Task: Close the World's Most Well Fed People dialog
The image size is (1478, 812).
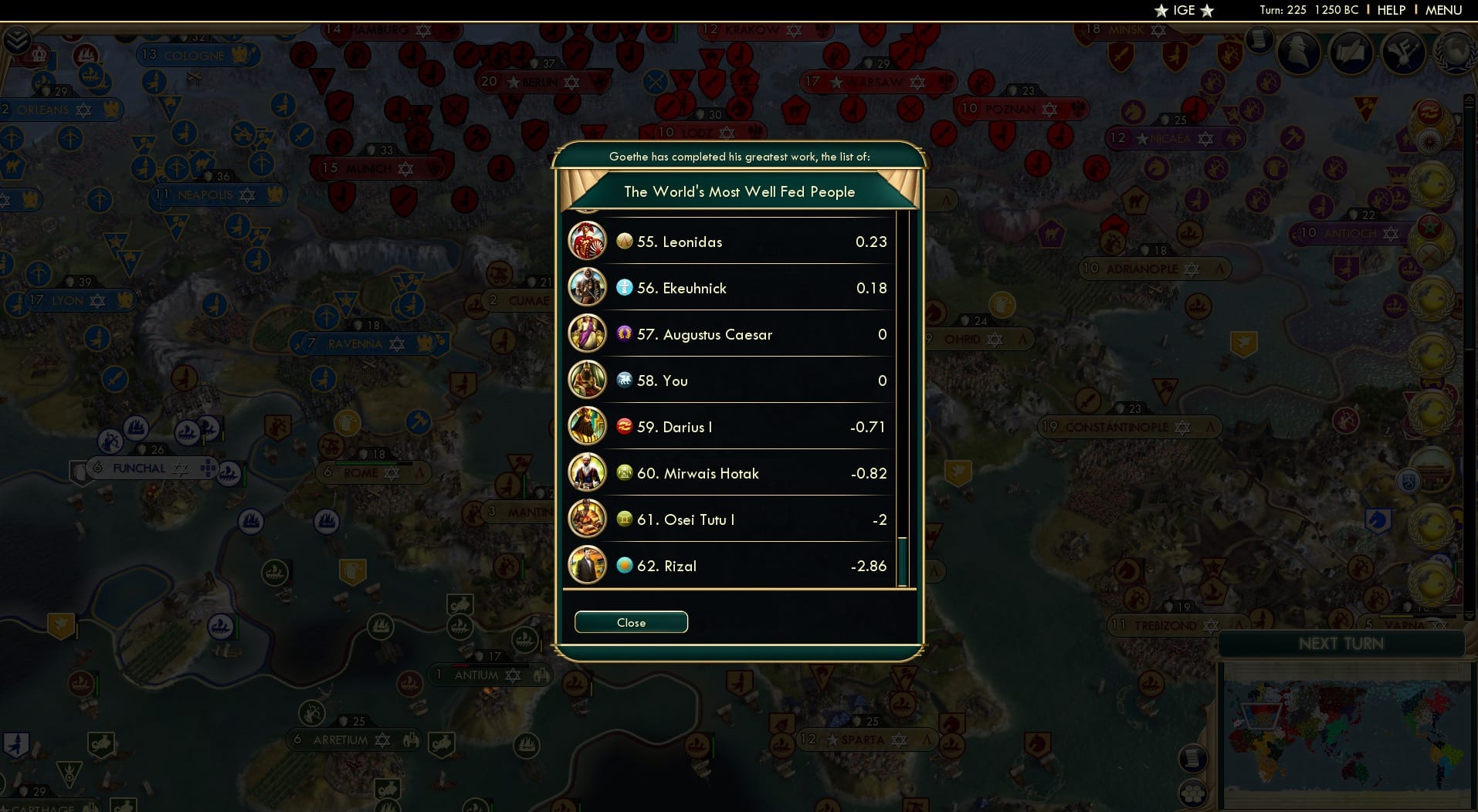Action: [x=631, y=622]
